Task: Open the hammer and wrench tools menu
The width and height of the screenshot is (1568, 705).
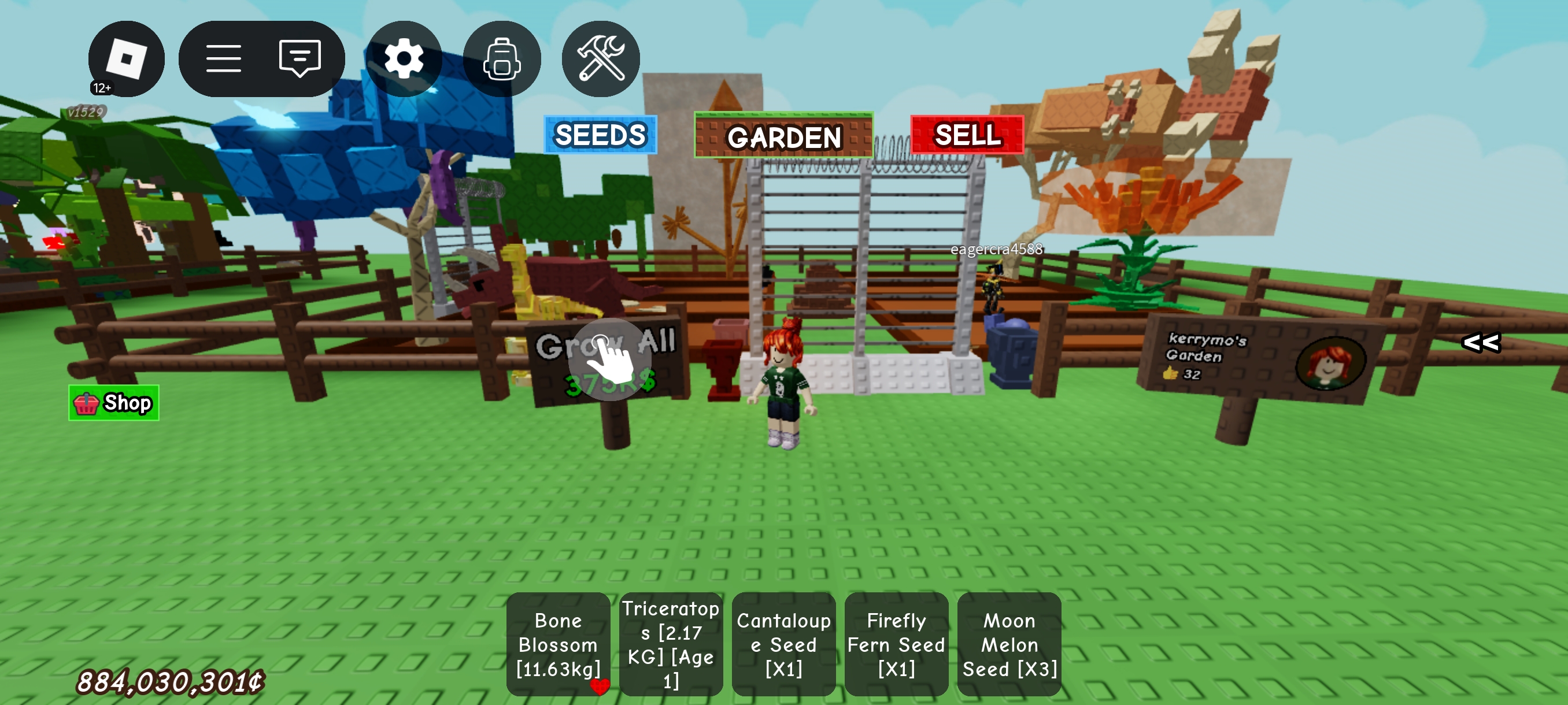Action: click(600, 59)
